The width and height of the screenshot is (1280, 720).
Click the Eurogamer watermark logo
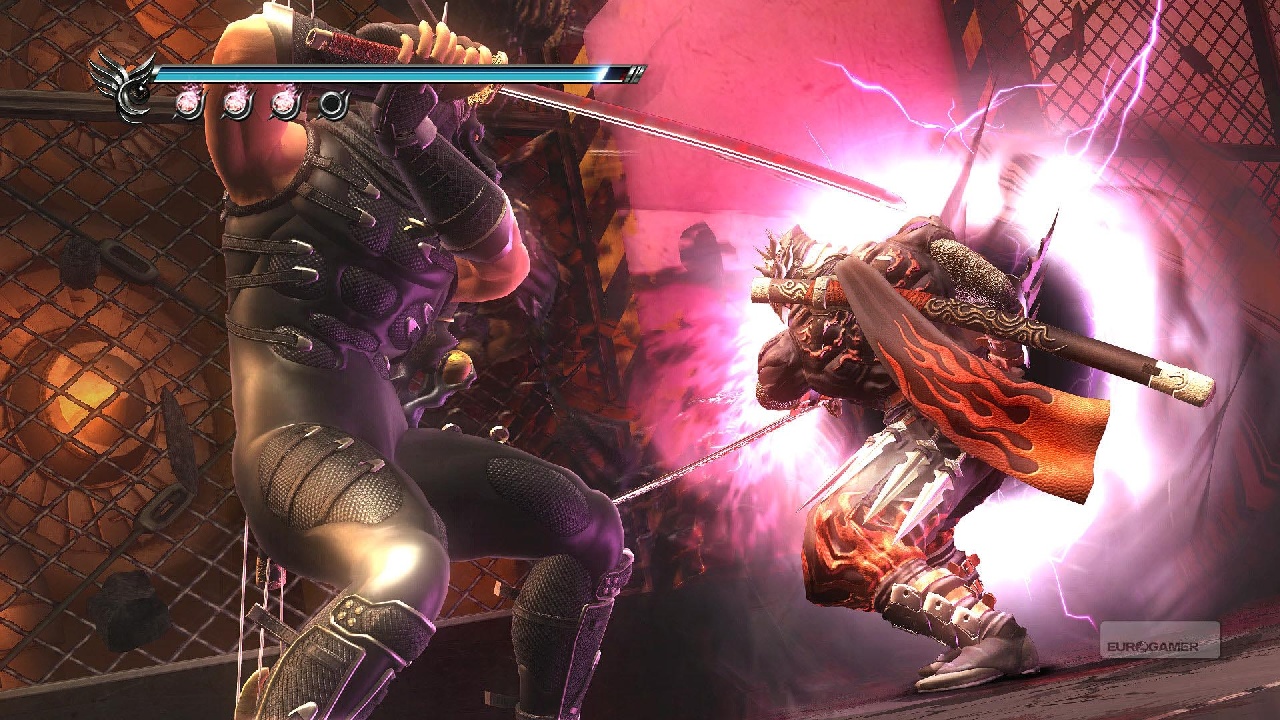[x=1160, y=641]
